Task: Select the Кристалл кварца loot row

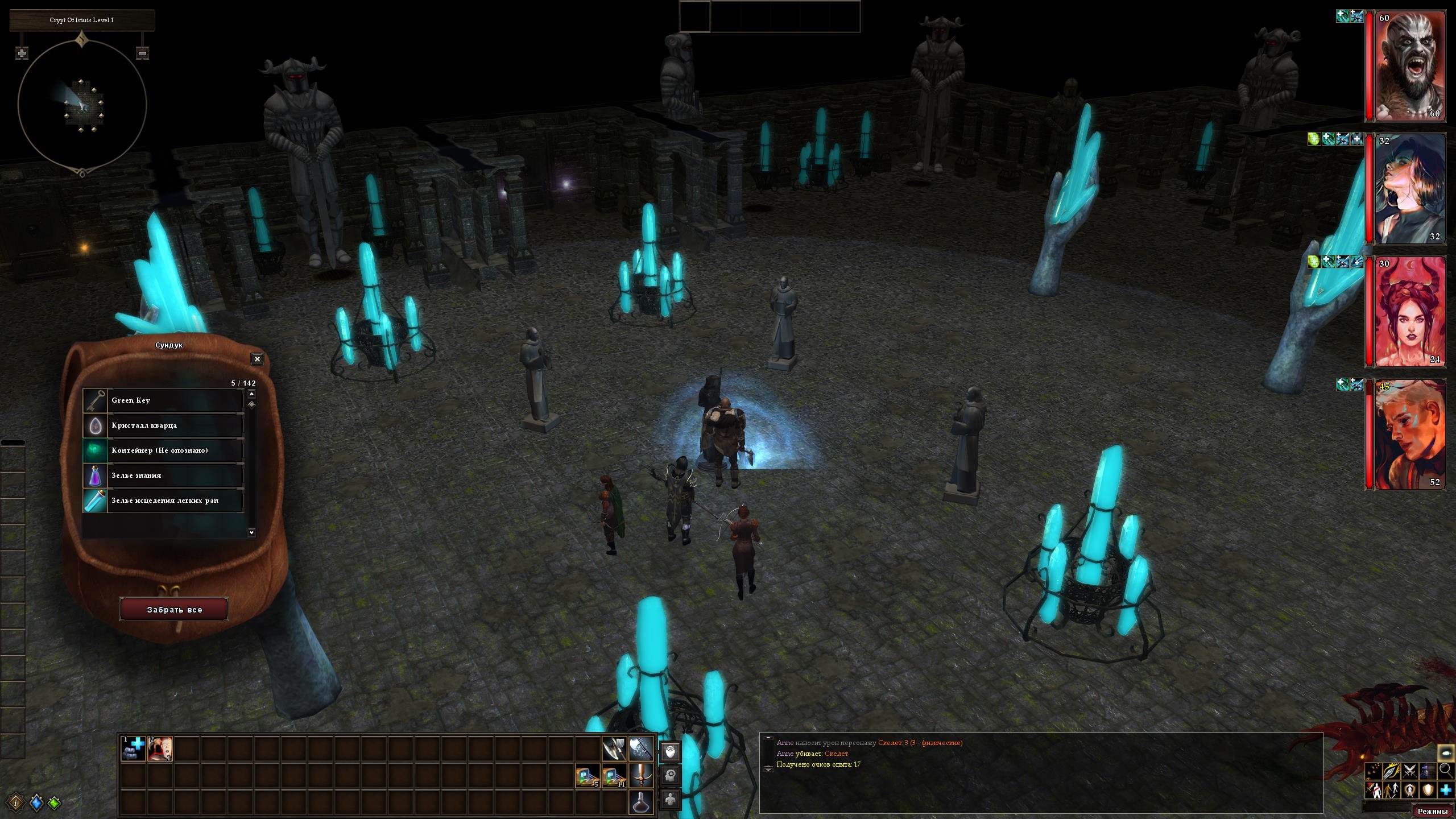Action: tap(164, 425)
